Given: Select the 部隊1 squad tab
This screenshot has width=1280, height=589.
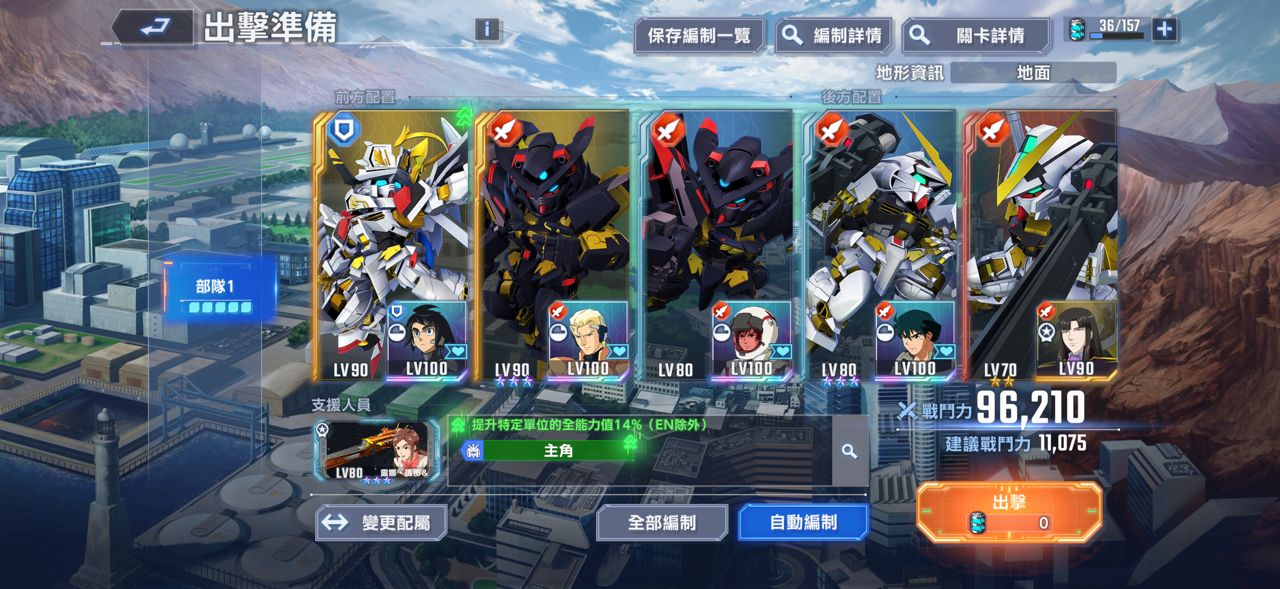Looking at the screenshot, I should [219, 290].
